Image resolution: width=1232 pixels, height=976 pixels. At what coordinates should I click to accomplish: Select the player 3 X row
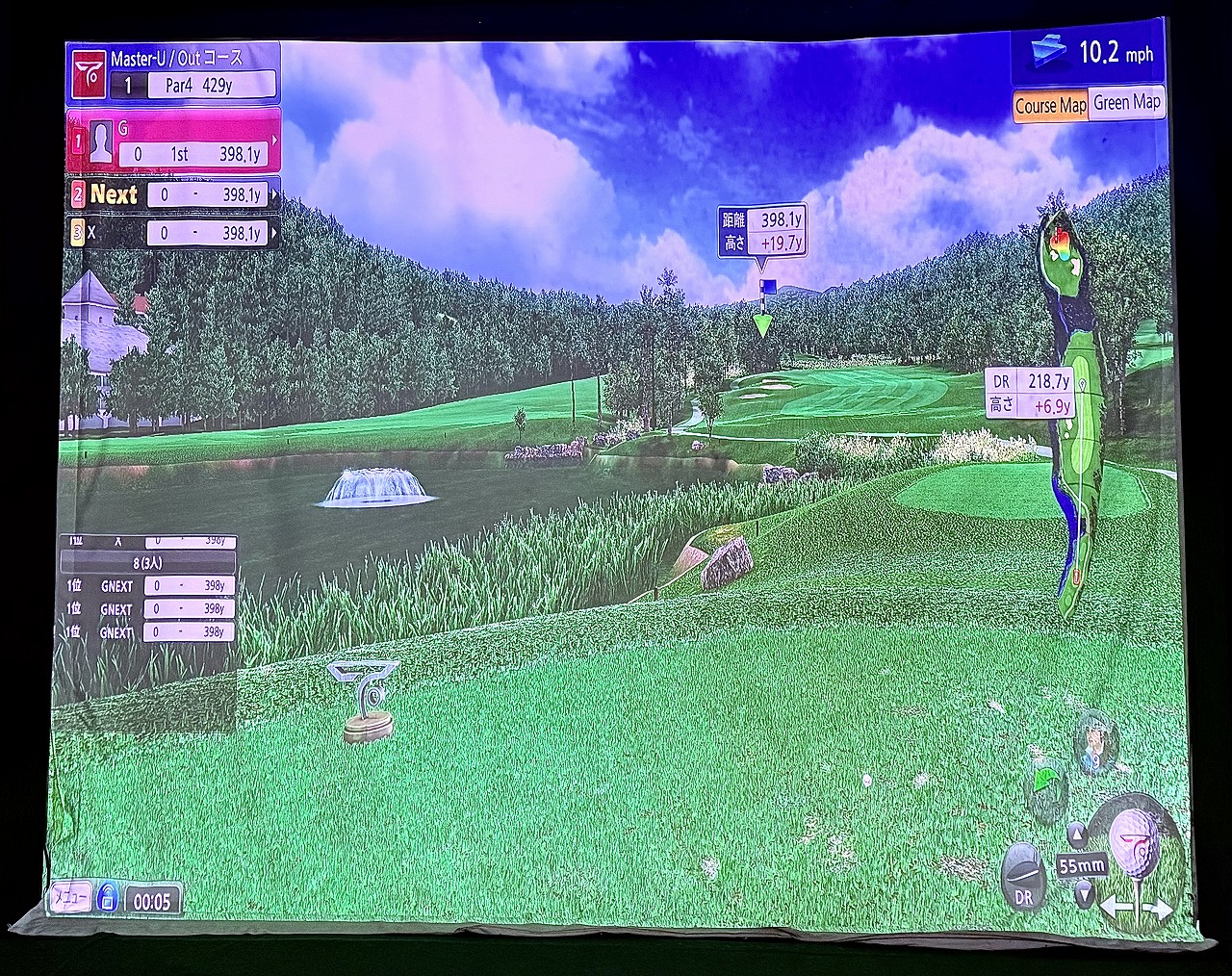[173, 232]
